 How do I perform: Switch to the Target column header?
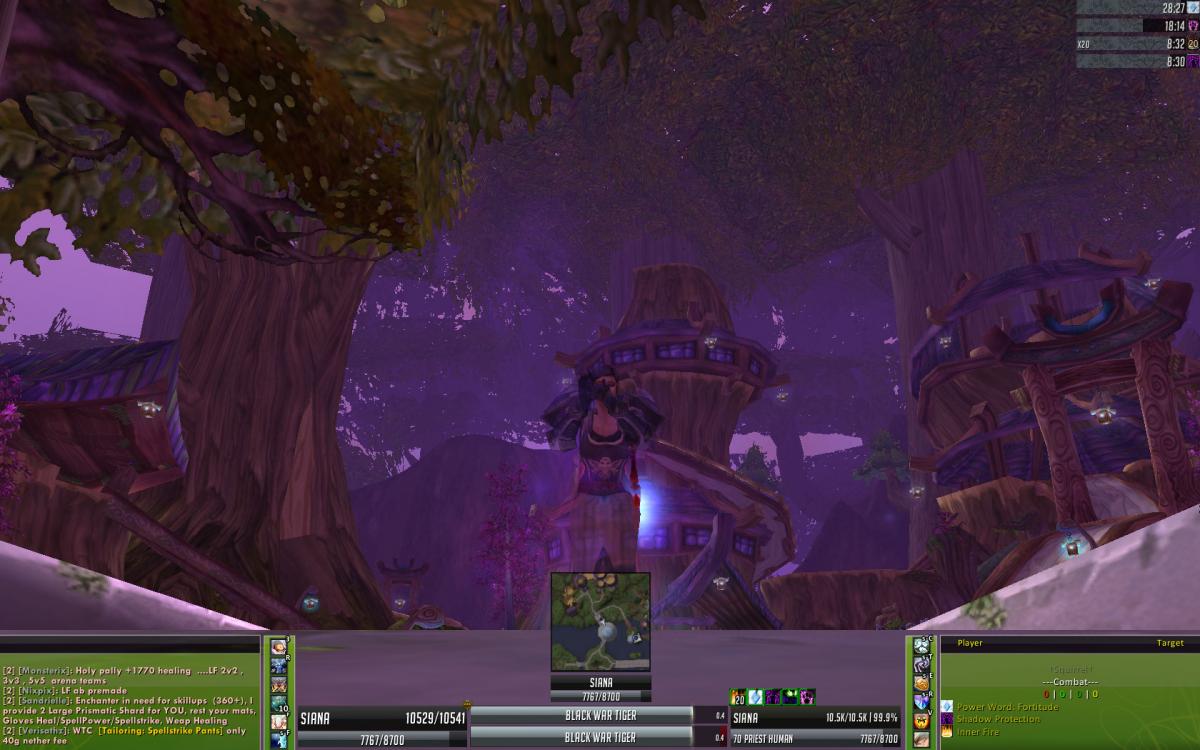1169,643
